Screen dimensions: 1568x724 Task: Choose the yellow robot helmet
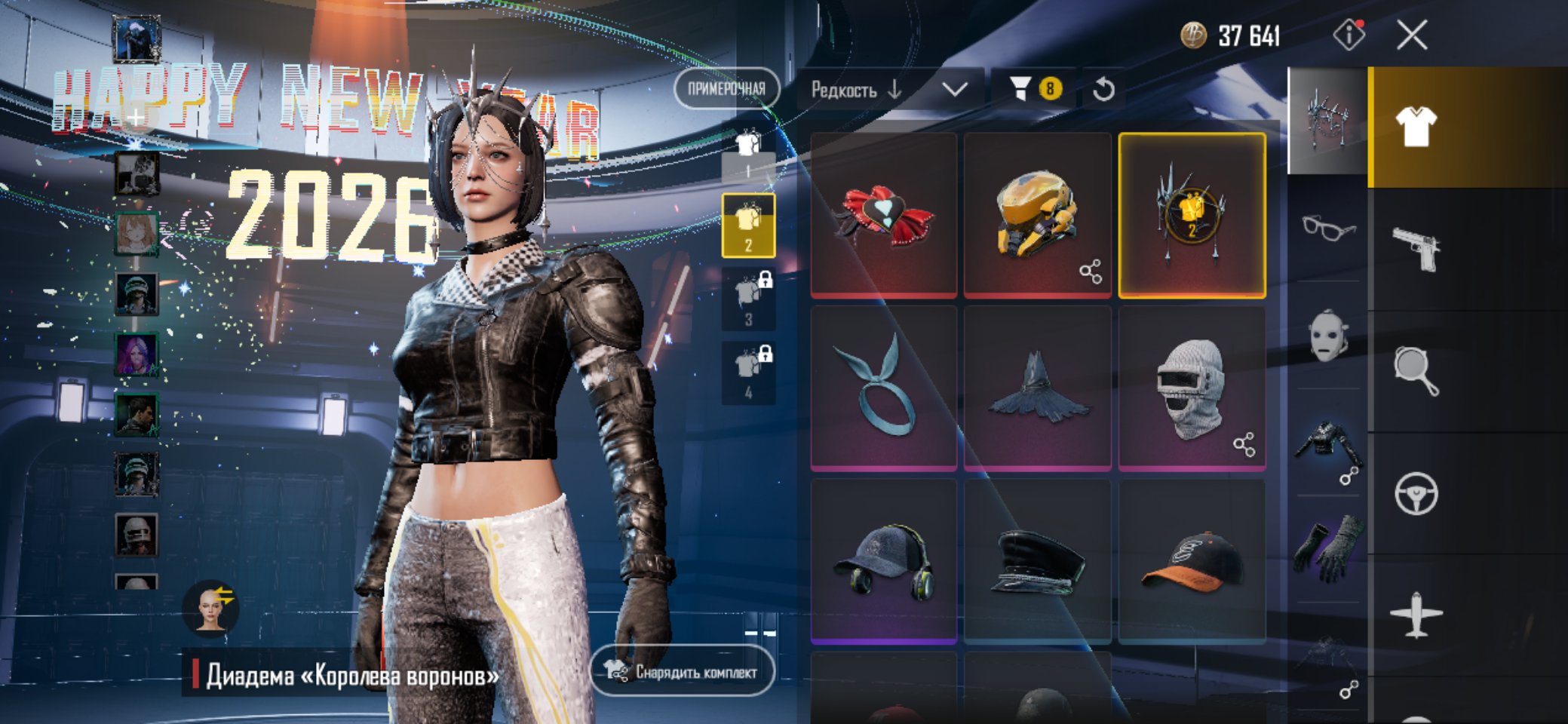click(1037, 216)
